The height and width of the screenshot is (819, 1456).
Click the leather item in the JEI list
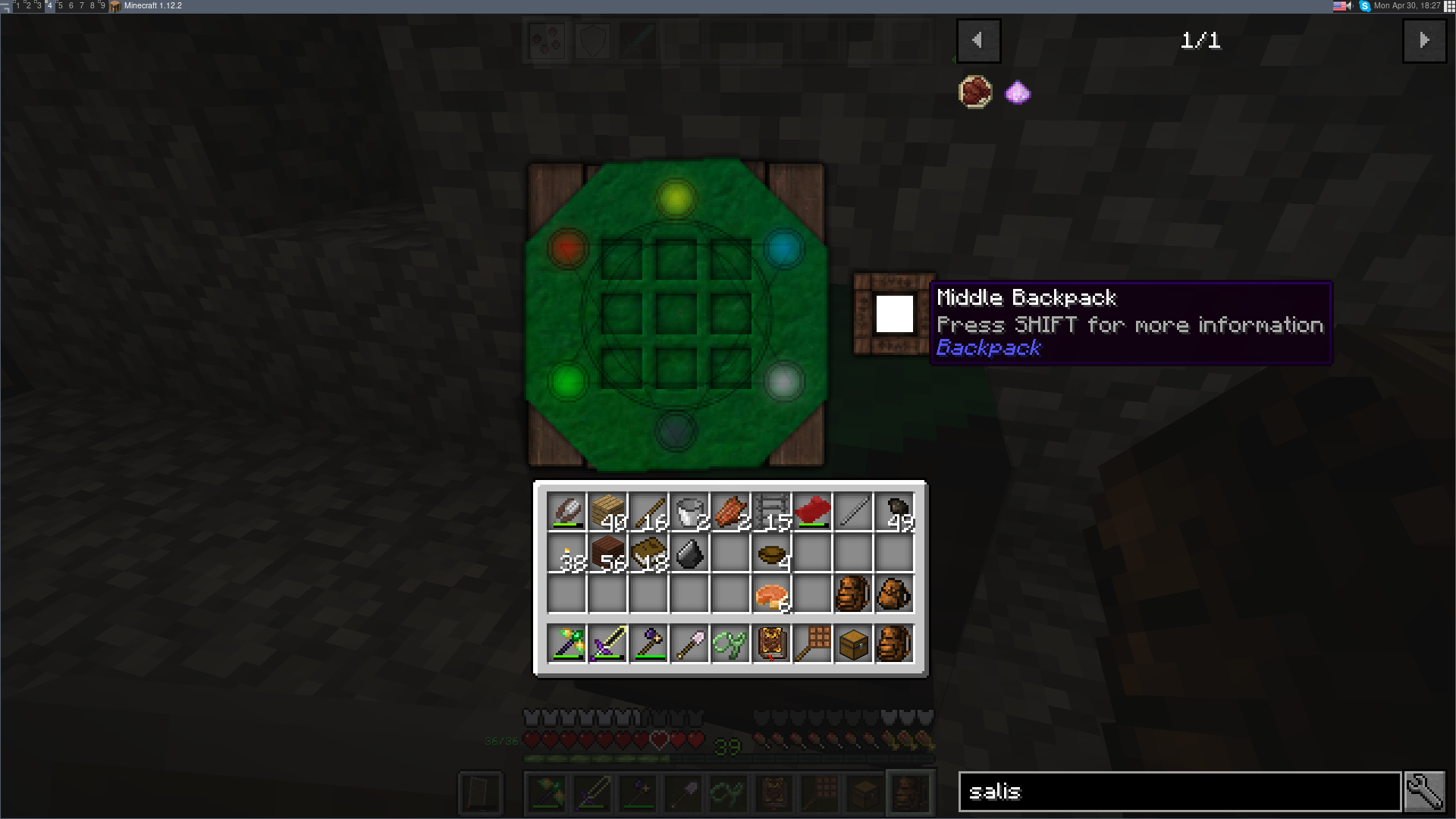[x=975, y=92]
